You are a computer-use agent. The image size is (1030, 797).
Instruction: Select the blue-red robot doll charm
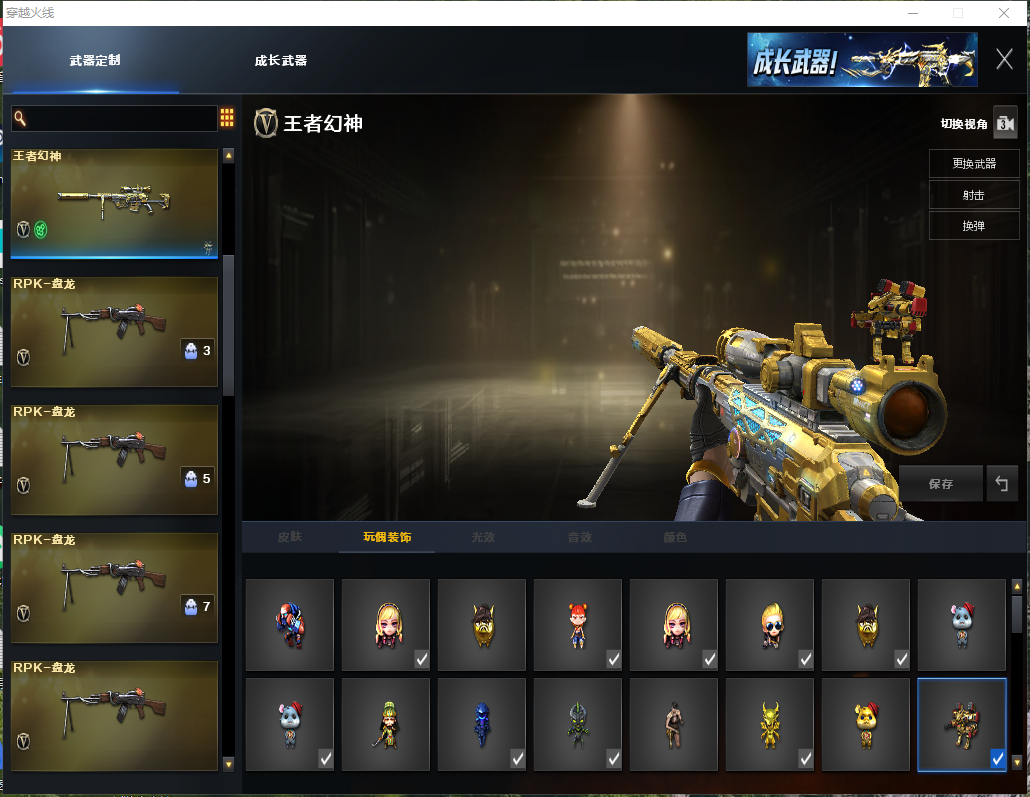tap(289, 625)
